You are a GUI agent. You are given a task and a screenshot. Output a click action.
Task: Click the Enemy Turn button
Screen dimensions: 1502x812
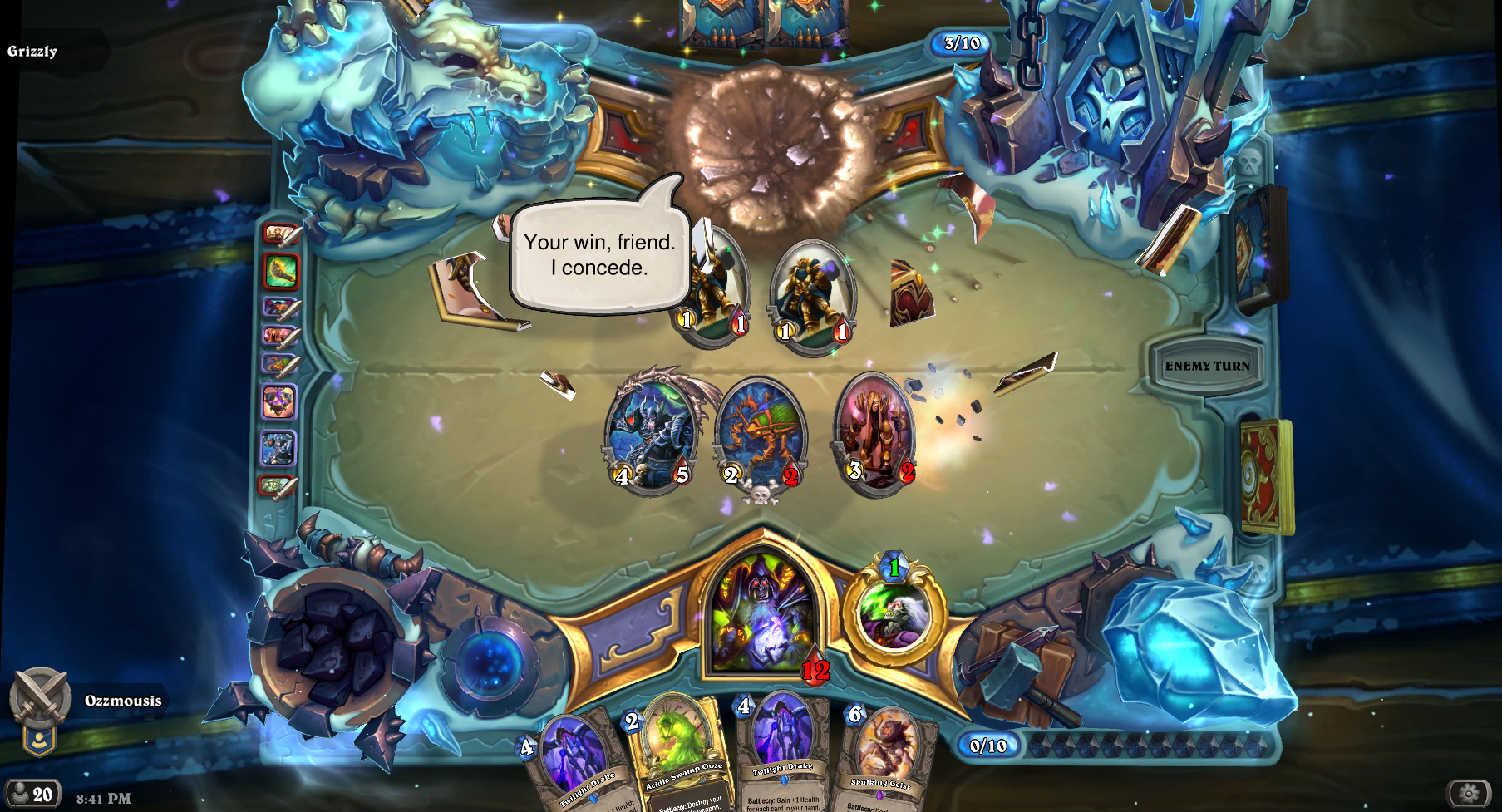click(1207, 366)
